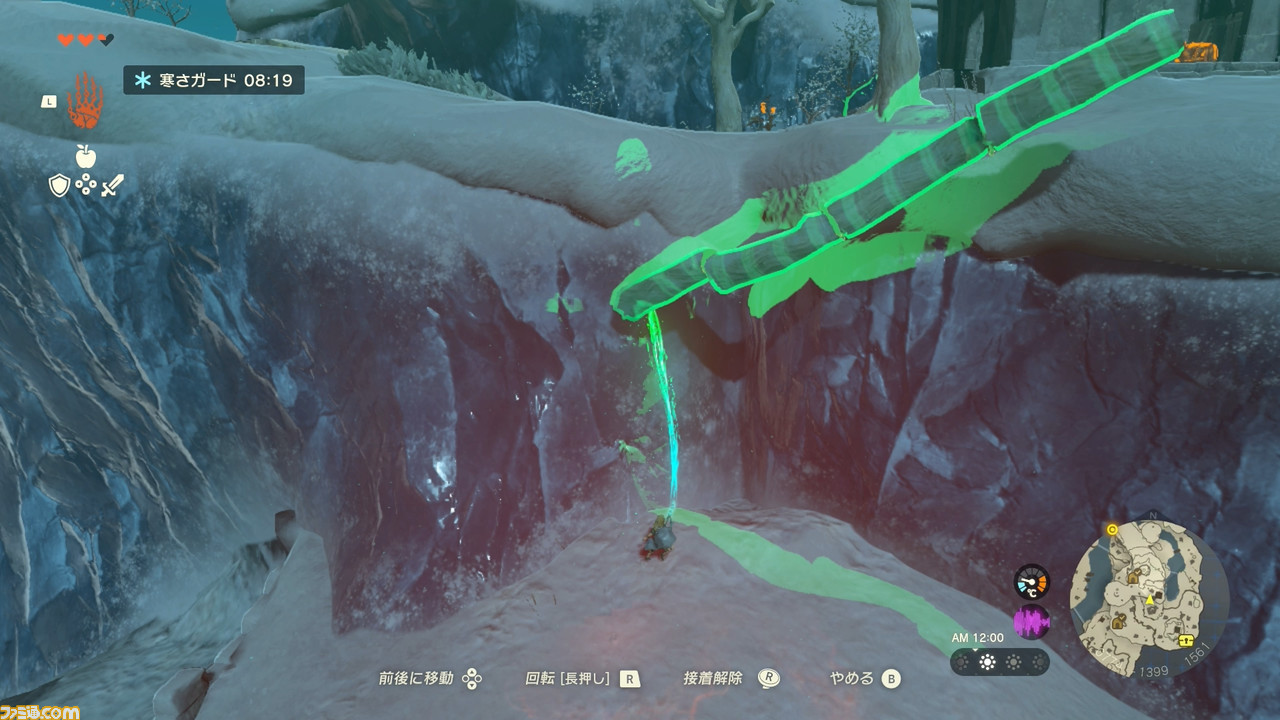
Task: Click the purple noise meter icon
Action: pos(1031,622)
